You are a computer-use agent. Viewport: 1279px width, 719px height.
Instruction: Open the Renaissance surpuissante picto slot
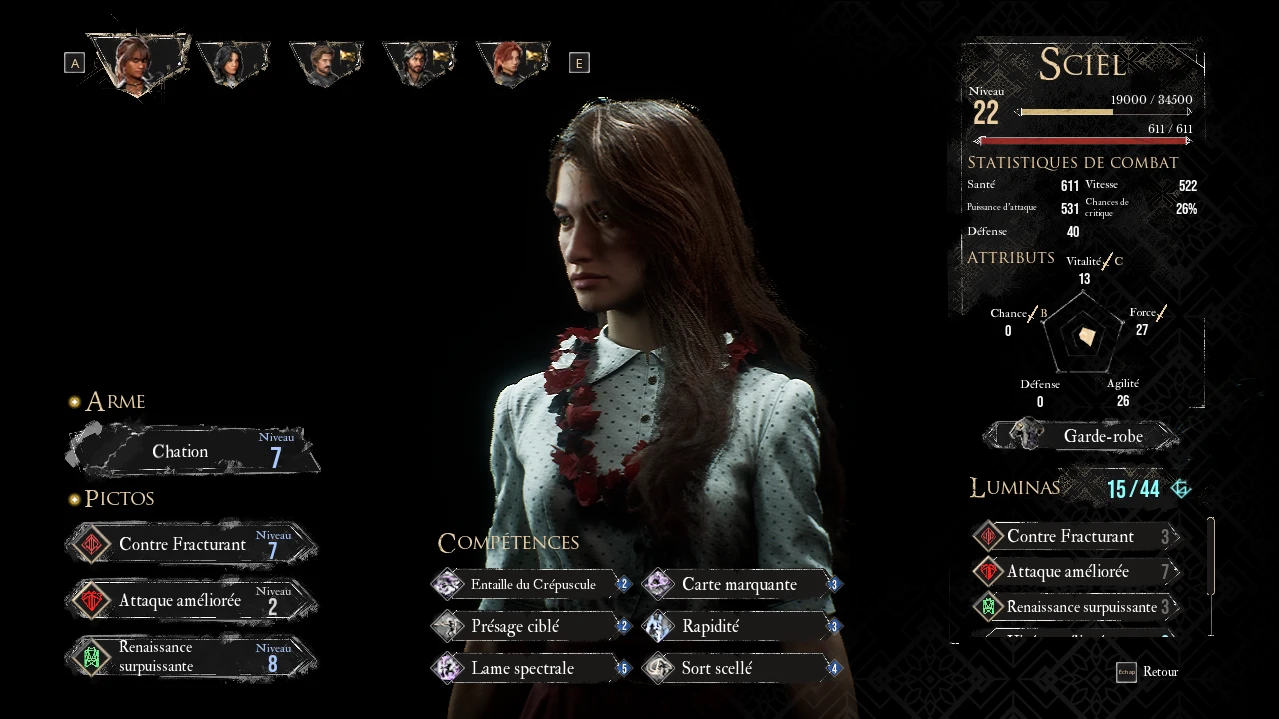pos(192,658)
